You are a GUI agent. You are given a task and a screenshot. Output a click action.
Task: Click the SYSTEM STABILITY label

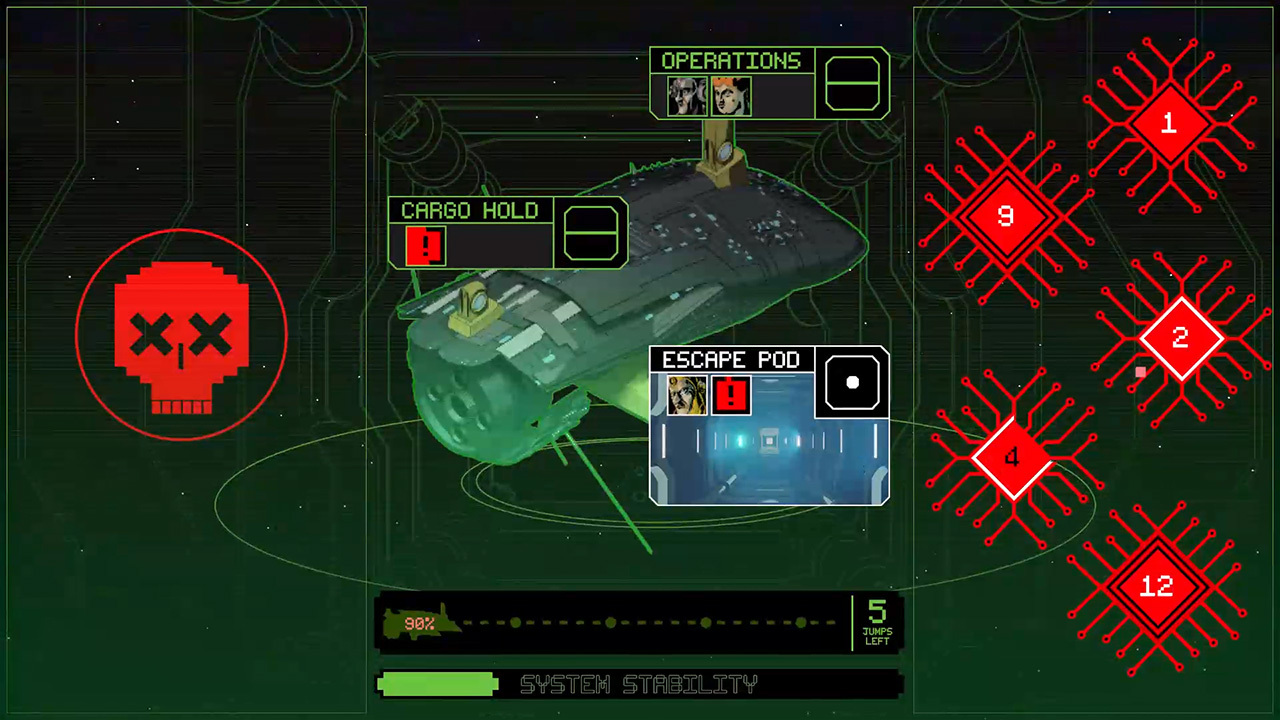[x=640, y=684]
